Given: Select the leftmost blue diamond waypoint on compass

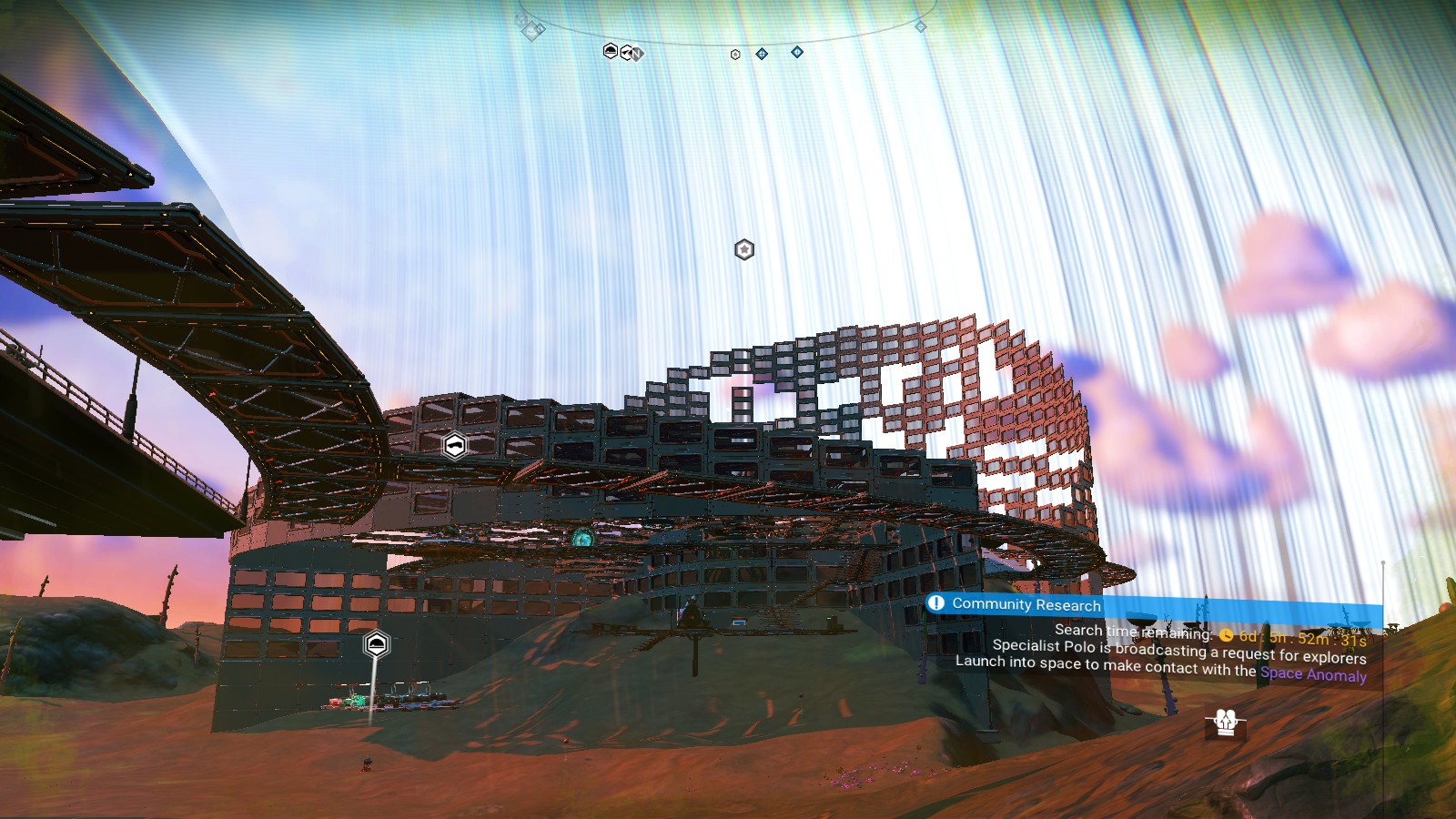Looking at the screenshot, I should coord(761,55).
